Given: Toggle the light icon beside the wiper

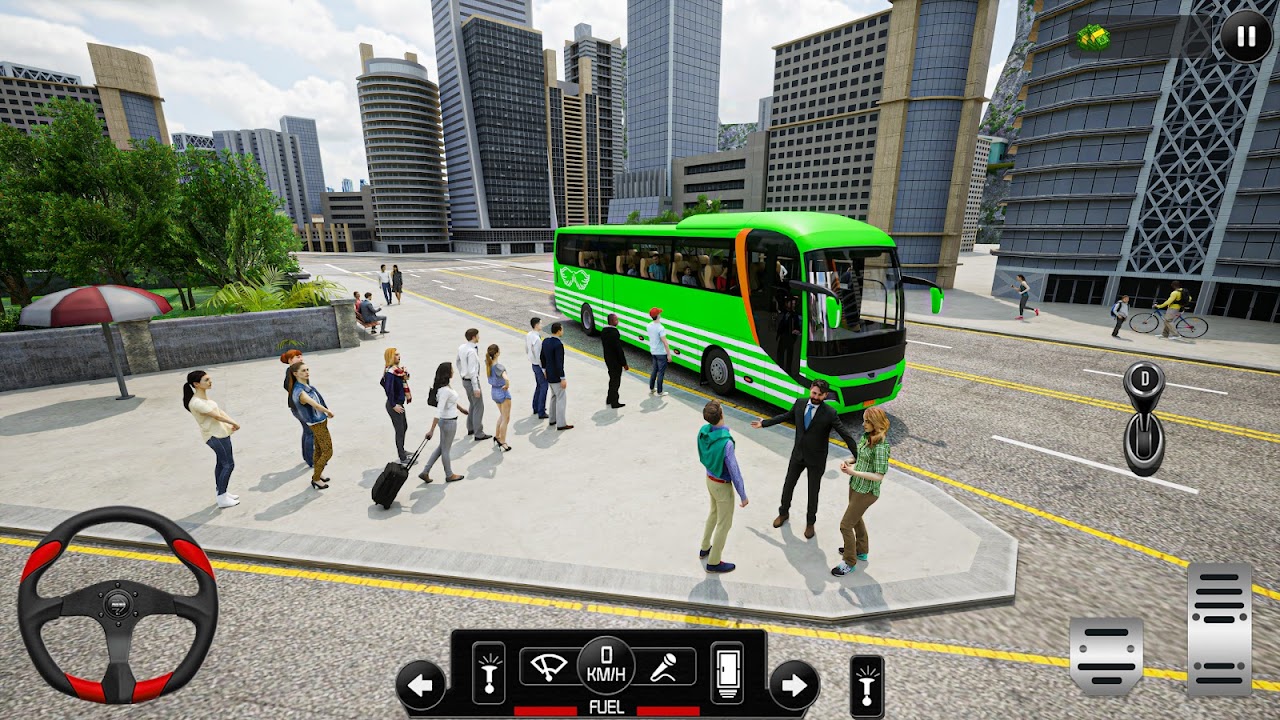Looking at the screenshot, I should click(x=489, y=672).
